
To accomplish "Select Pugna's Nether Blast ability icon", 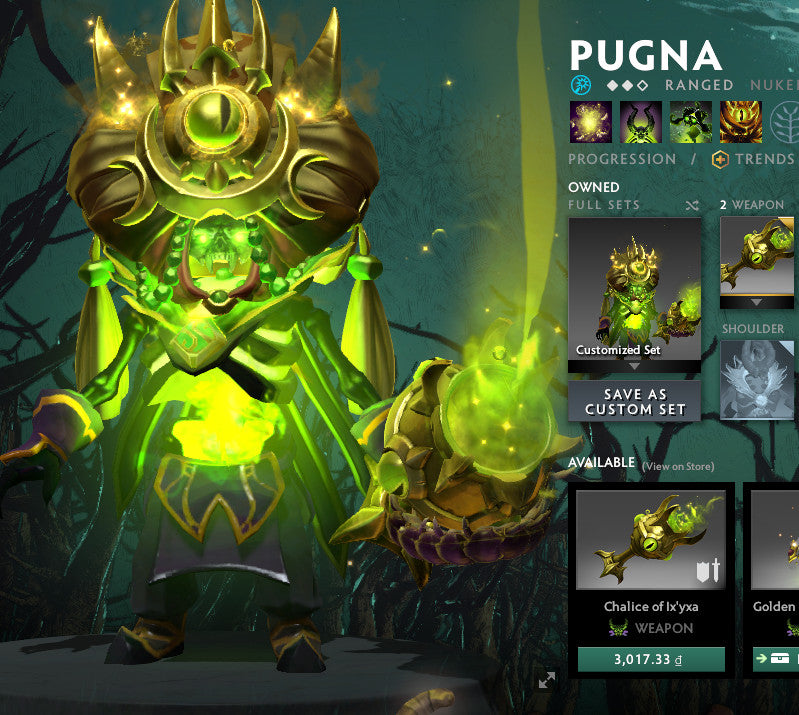I will tap(590, 121).
